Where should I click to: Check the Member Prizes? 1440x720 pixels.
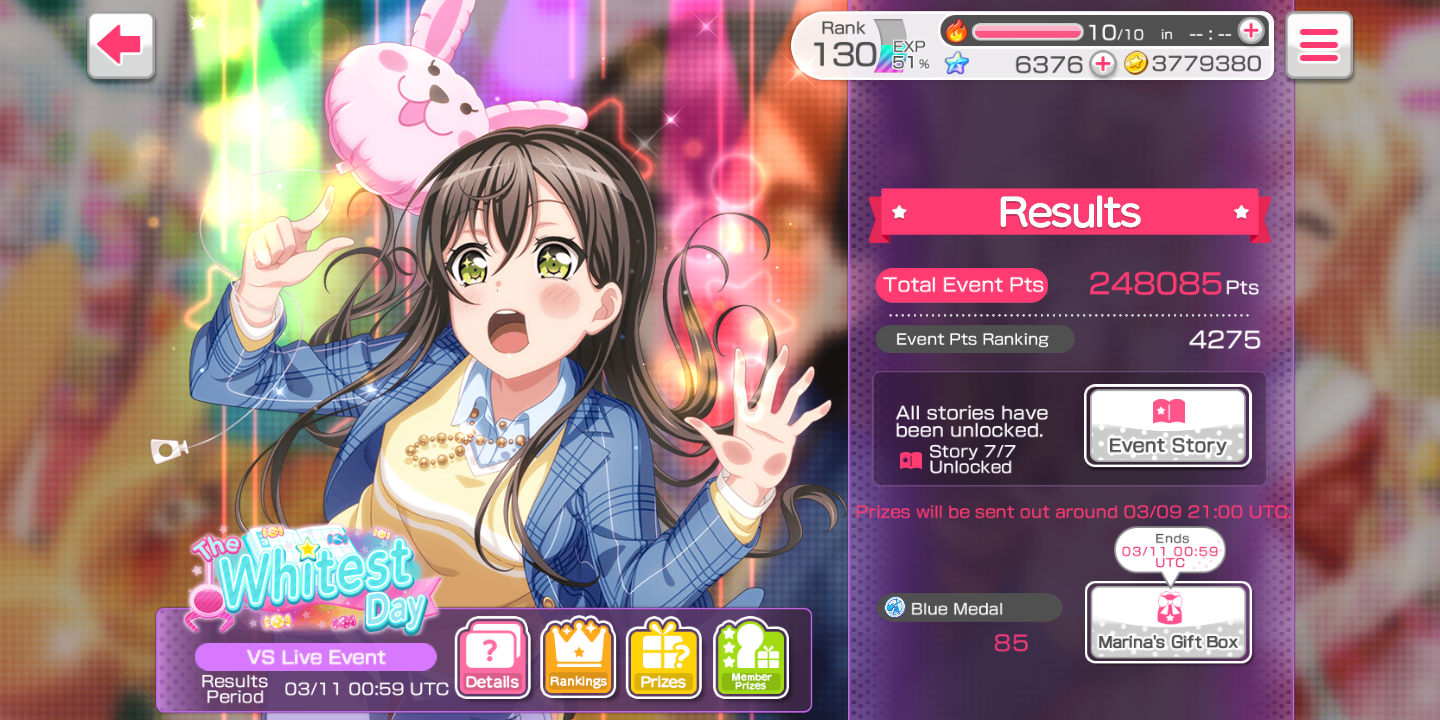750,659
